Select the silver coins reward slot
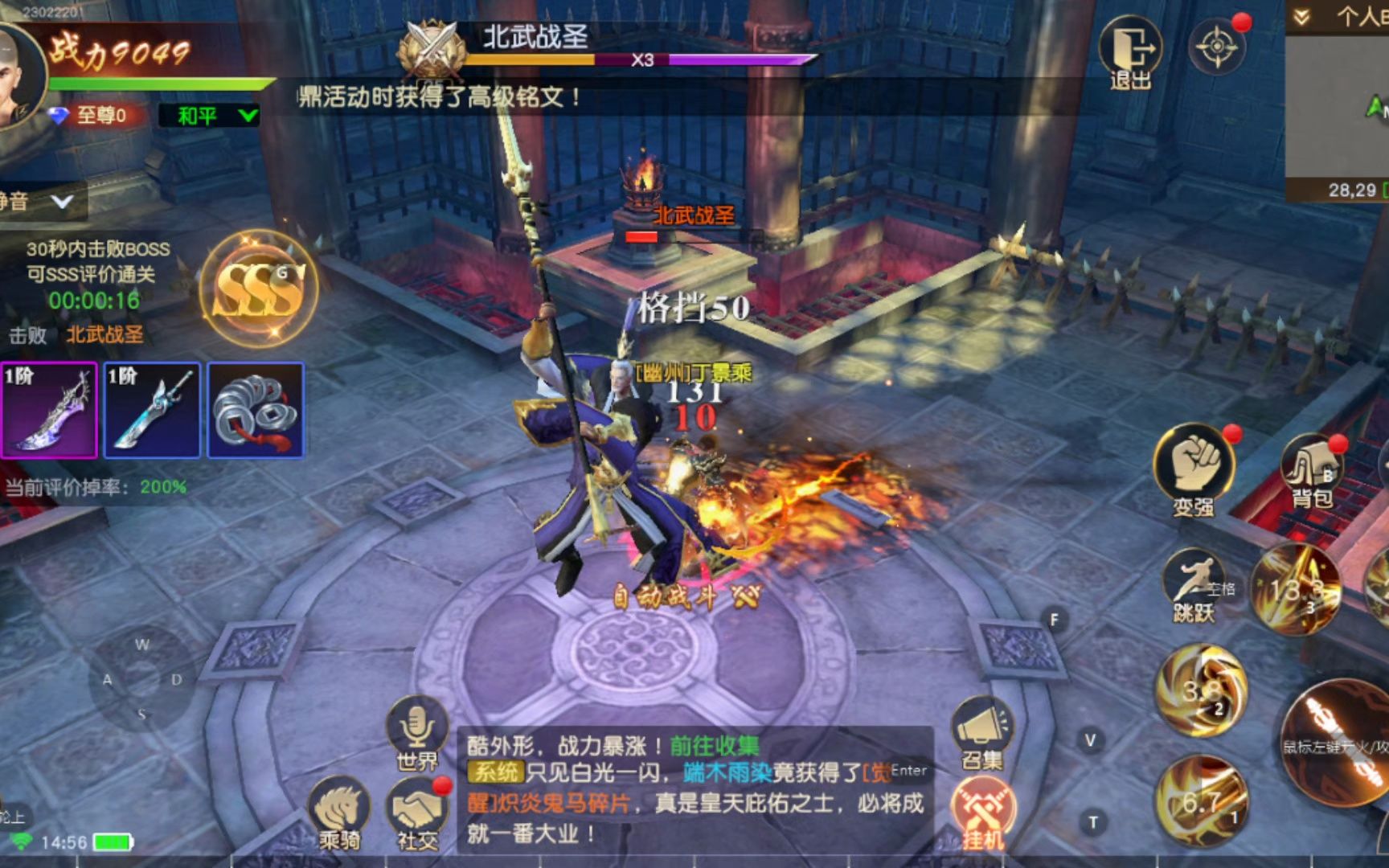 [x=256, y=411]
